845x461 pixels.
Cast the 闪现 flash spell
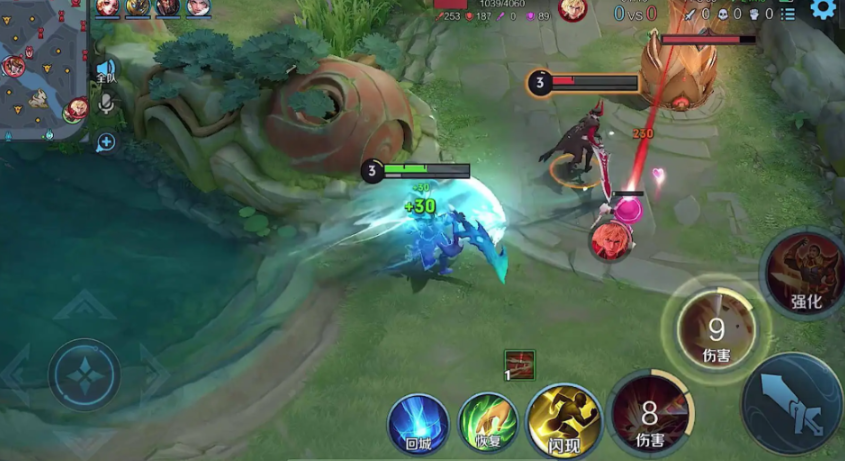[x=563, y=419]
